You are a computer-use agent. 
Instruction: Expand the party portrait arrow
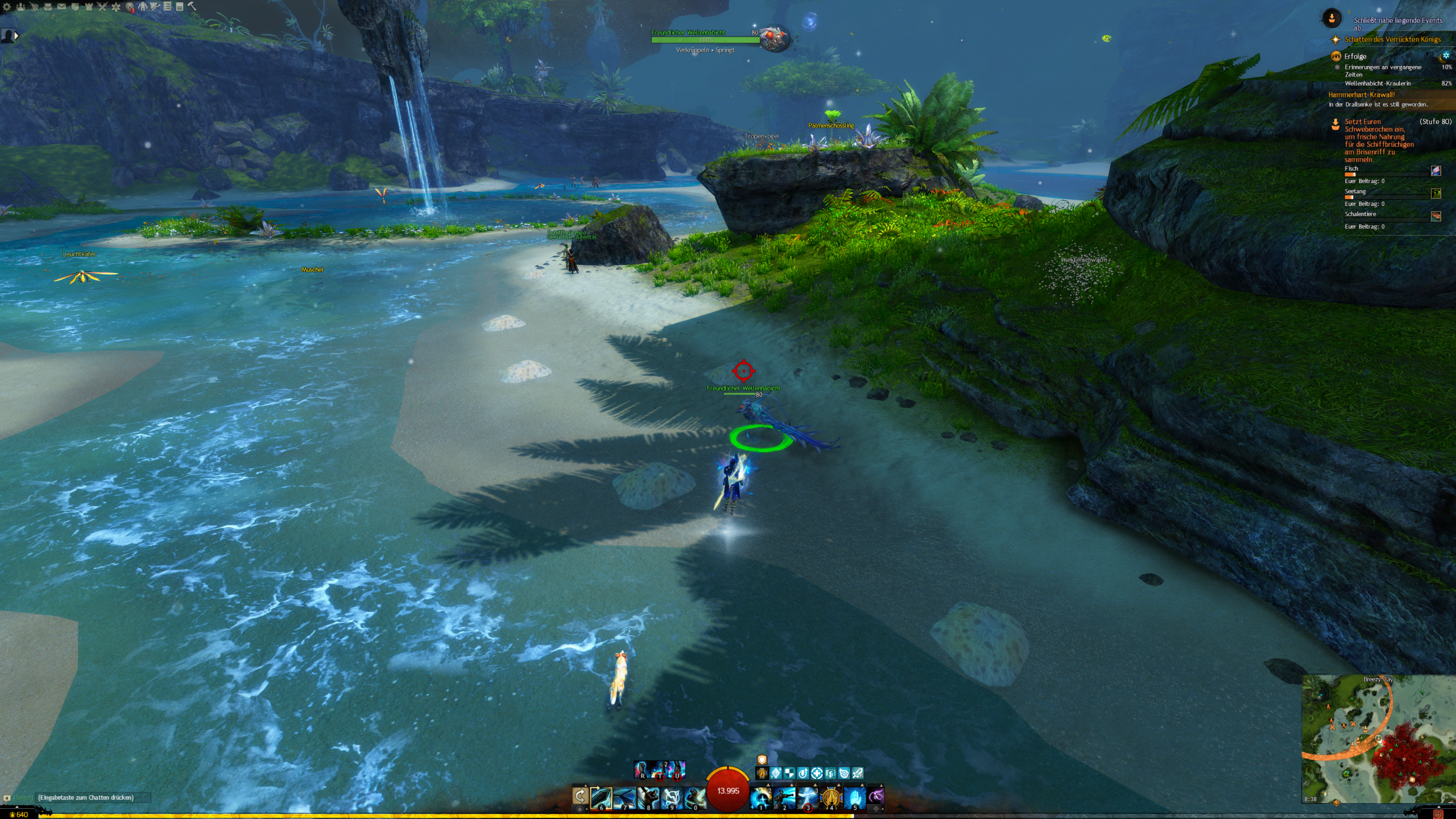point(16,36)
